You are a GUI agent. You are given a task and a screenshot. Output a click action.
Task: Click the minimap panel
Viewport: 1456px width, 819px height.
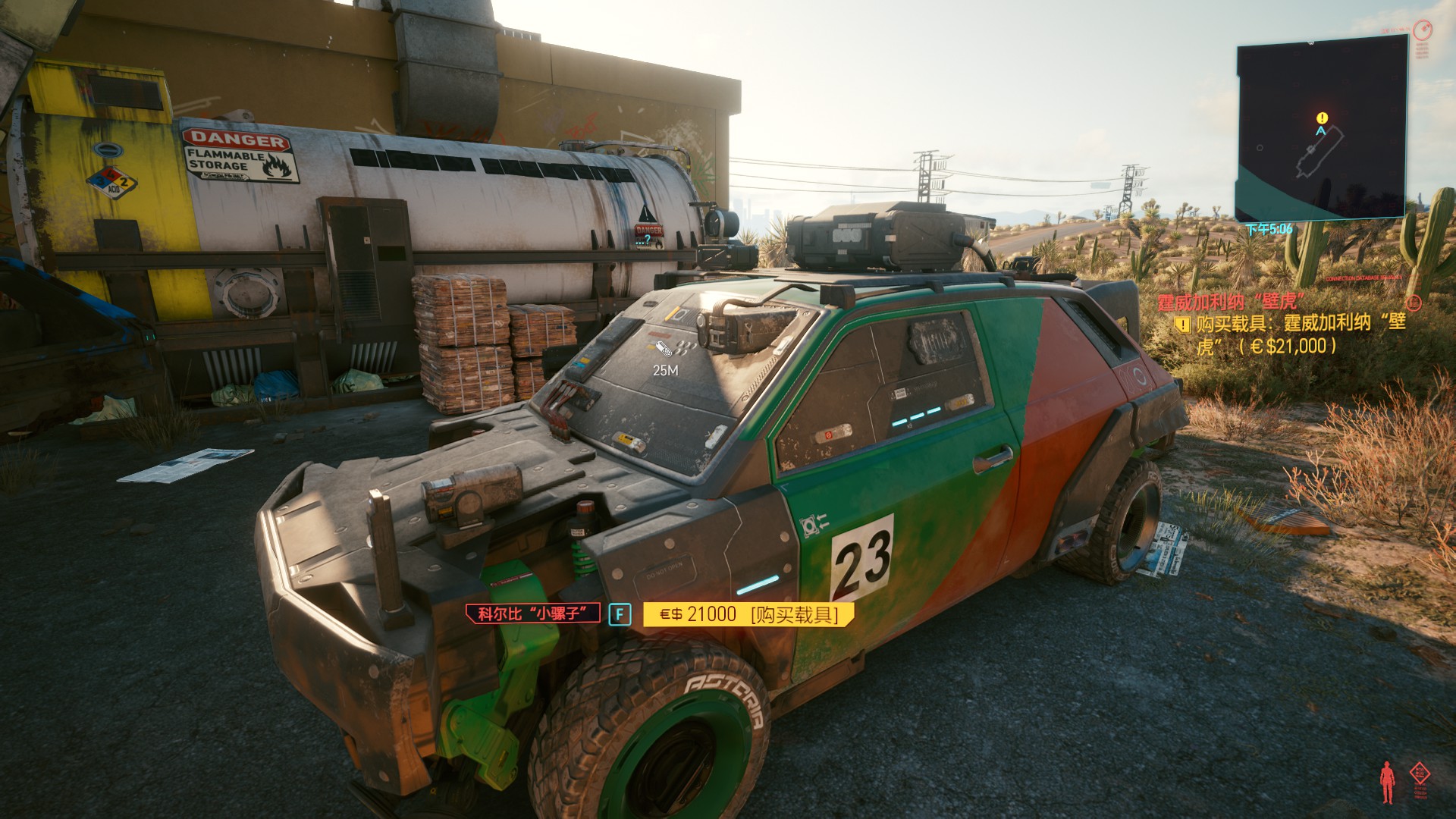point(1321,129)
